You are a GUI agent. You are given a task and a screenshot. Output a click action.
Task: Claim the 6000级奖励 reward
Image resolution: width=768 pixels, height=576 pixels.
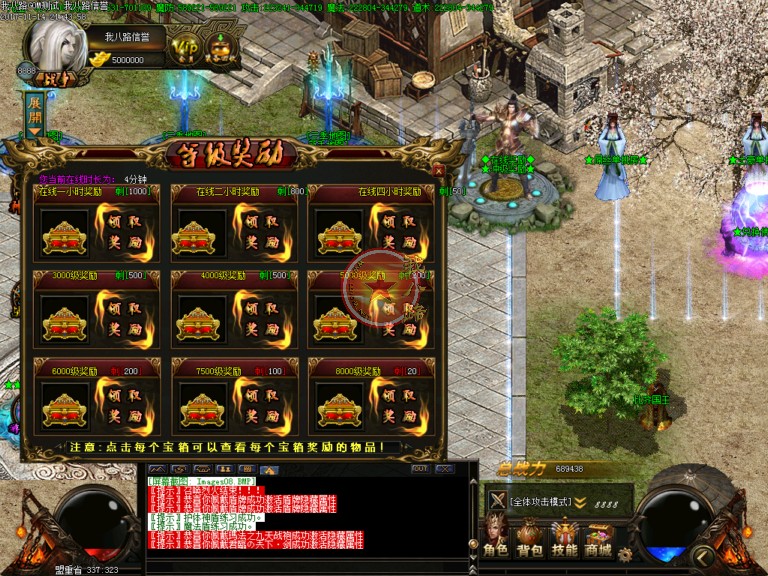pos(118,404)
